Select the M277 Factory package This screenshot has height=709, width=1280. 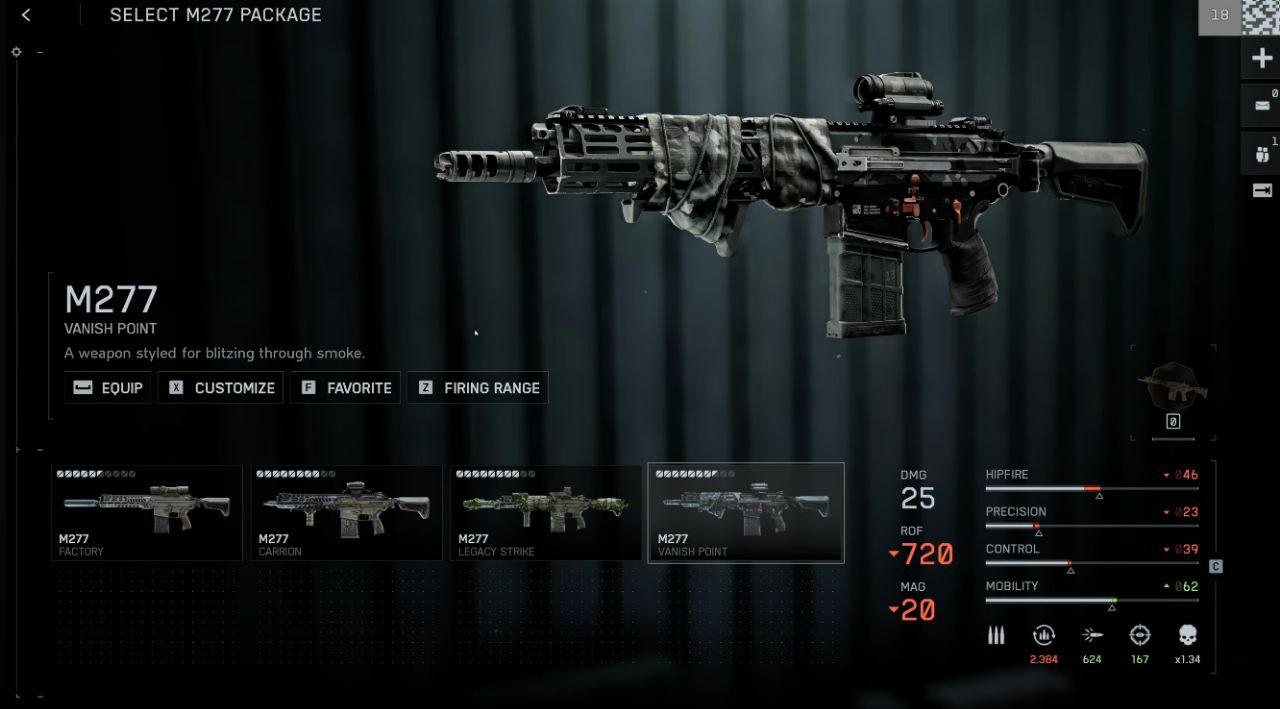tap(147, 512)
